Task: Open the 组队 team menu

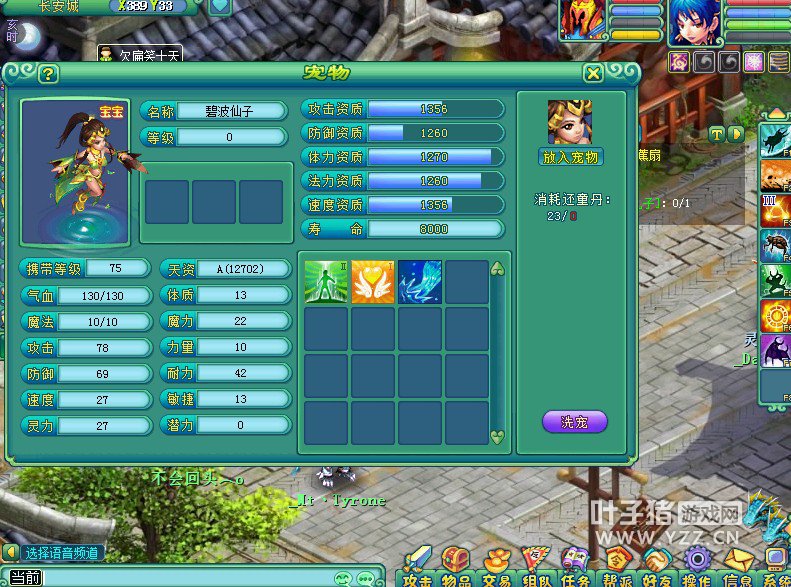Action: [x=536, y=567]
